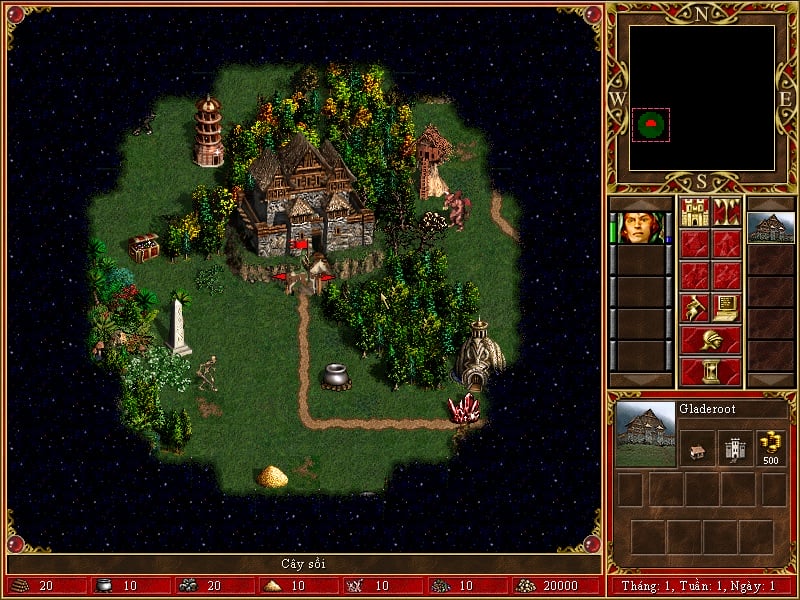Image resolution: width=800 pixels, height=600 pixels.
Task: Open adventure options with horseman banner button
Action: [x=695, y=308]
